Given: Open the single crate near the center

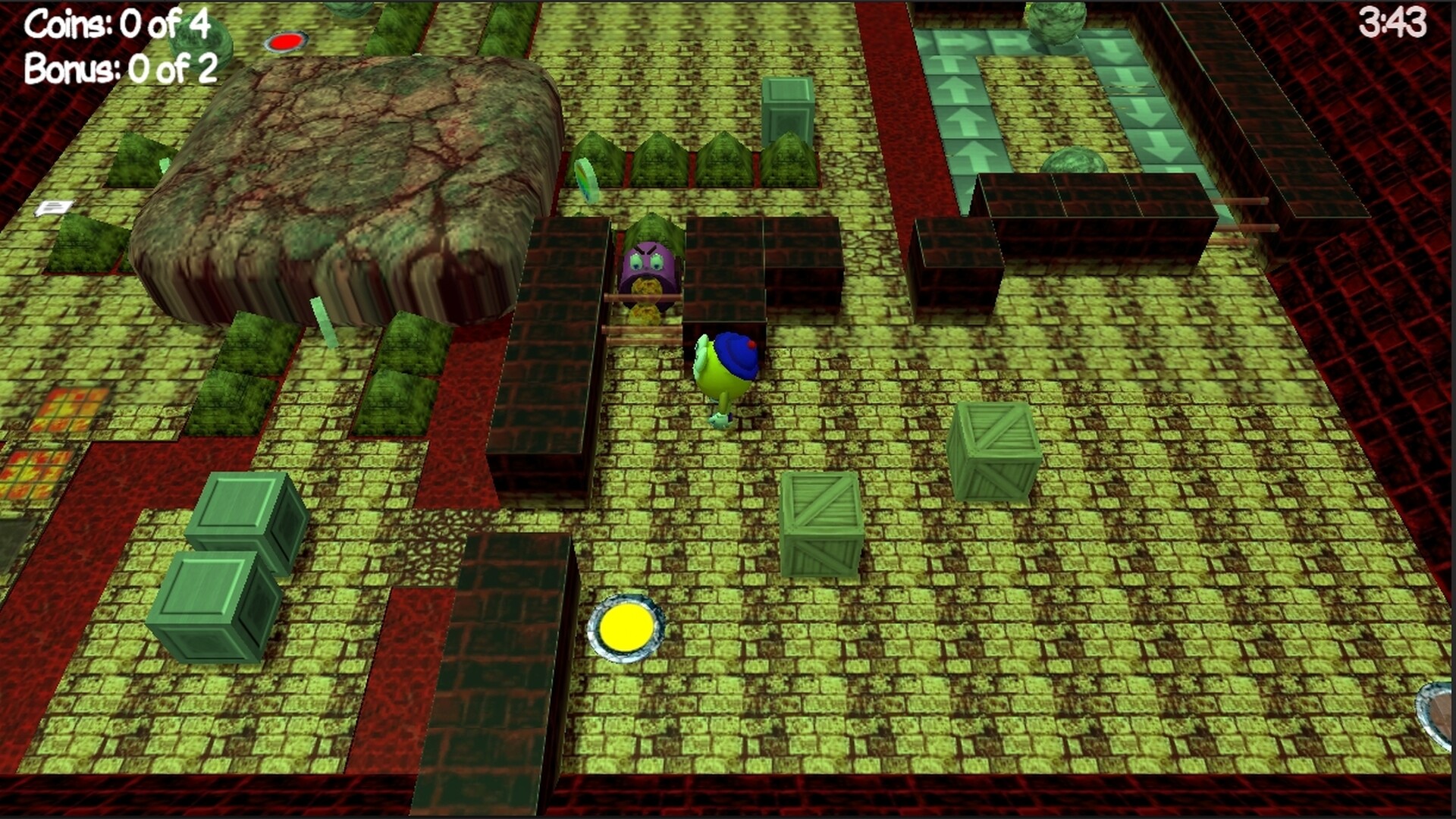Looking at the screenshot, I should pyautogui.click(x=823, y=523).
